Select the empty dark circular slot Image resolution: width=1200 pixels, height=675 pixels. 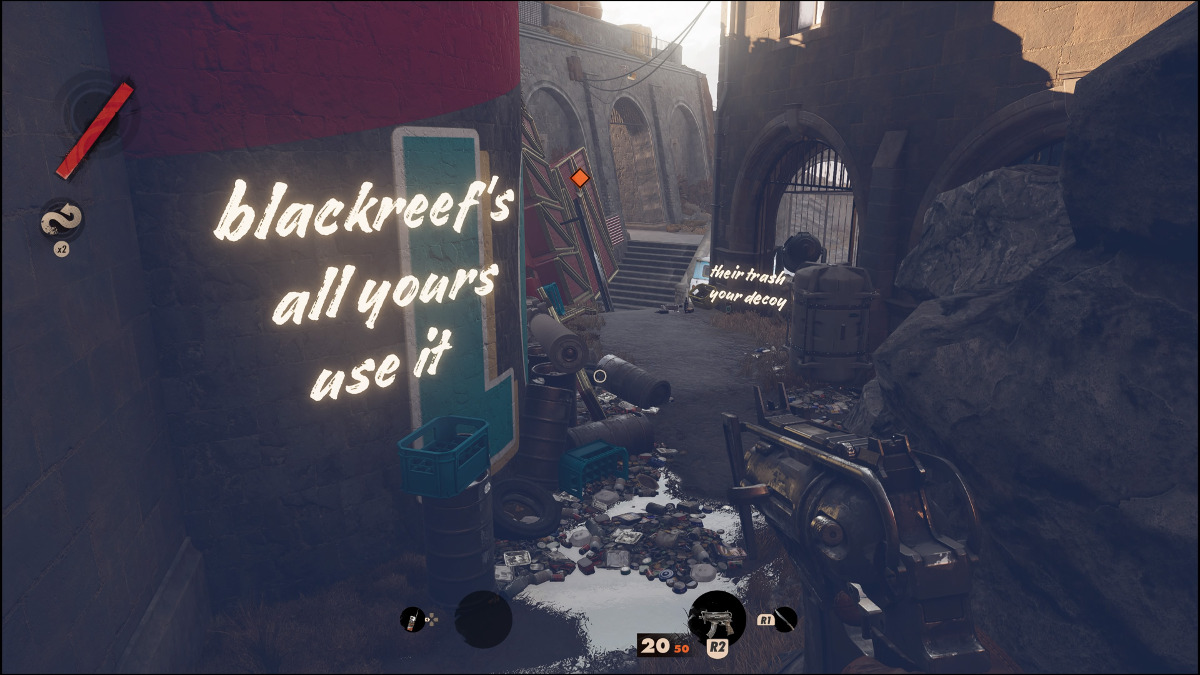484,619
